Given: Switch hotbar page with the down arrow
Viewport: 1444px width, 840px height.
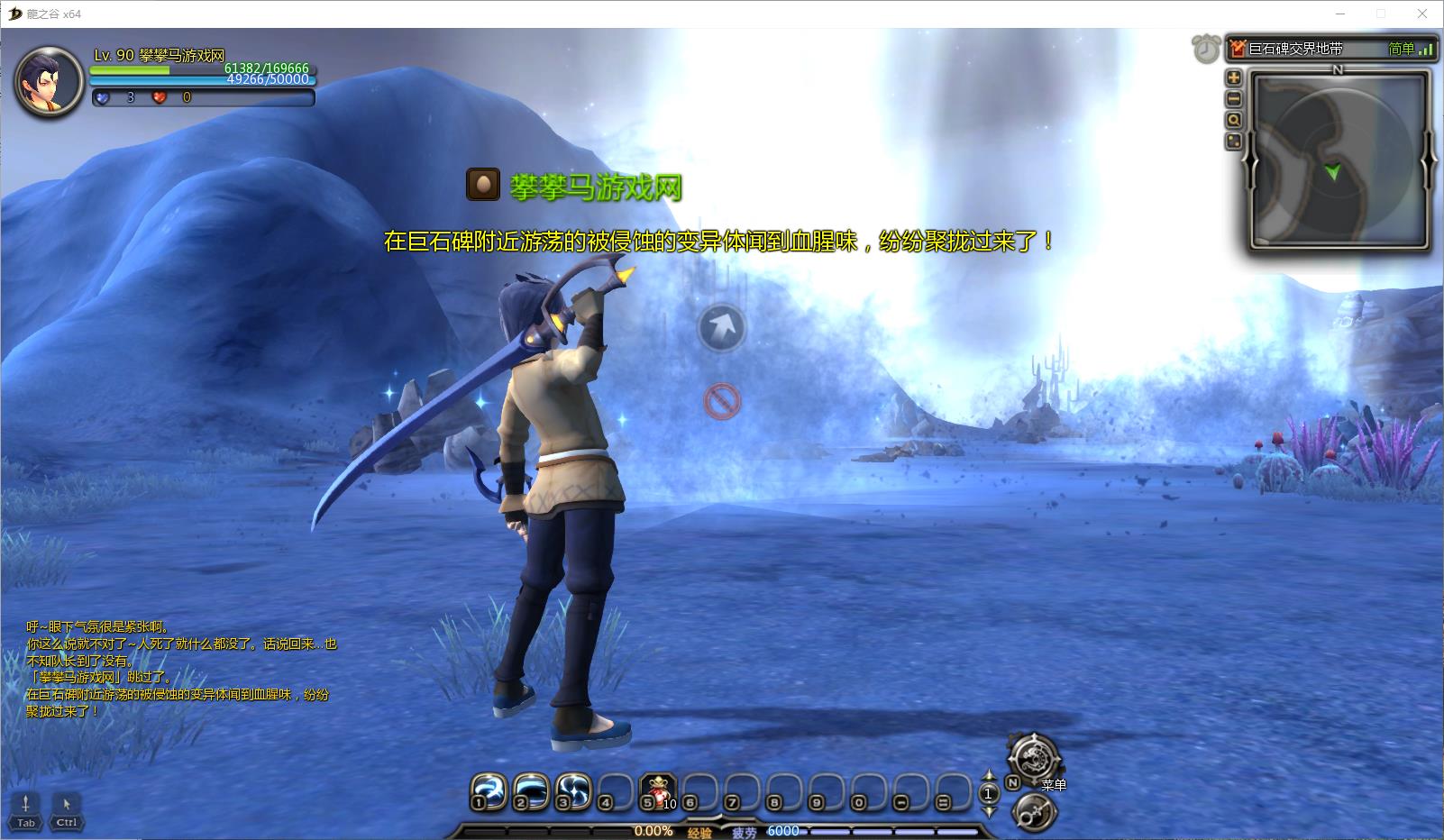Looking at the screenshot, I should (988, 810).
